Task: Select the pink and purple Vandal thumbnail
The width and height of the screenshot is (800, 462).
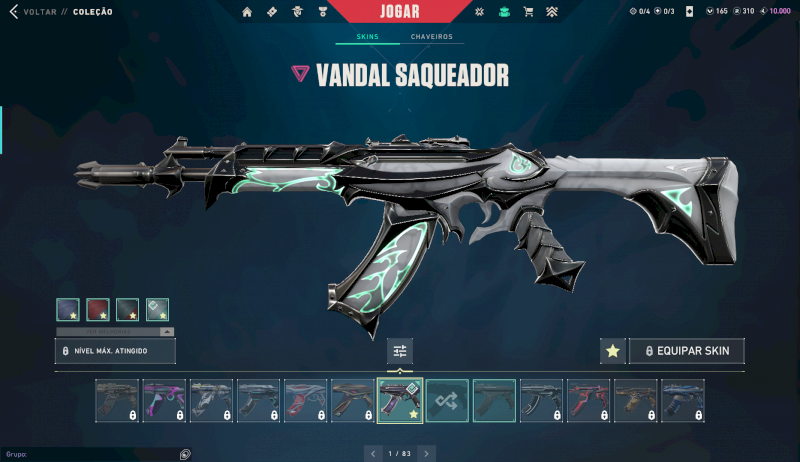Action: pos(164,400)
